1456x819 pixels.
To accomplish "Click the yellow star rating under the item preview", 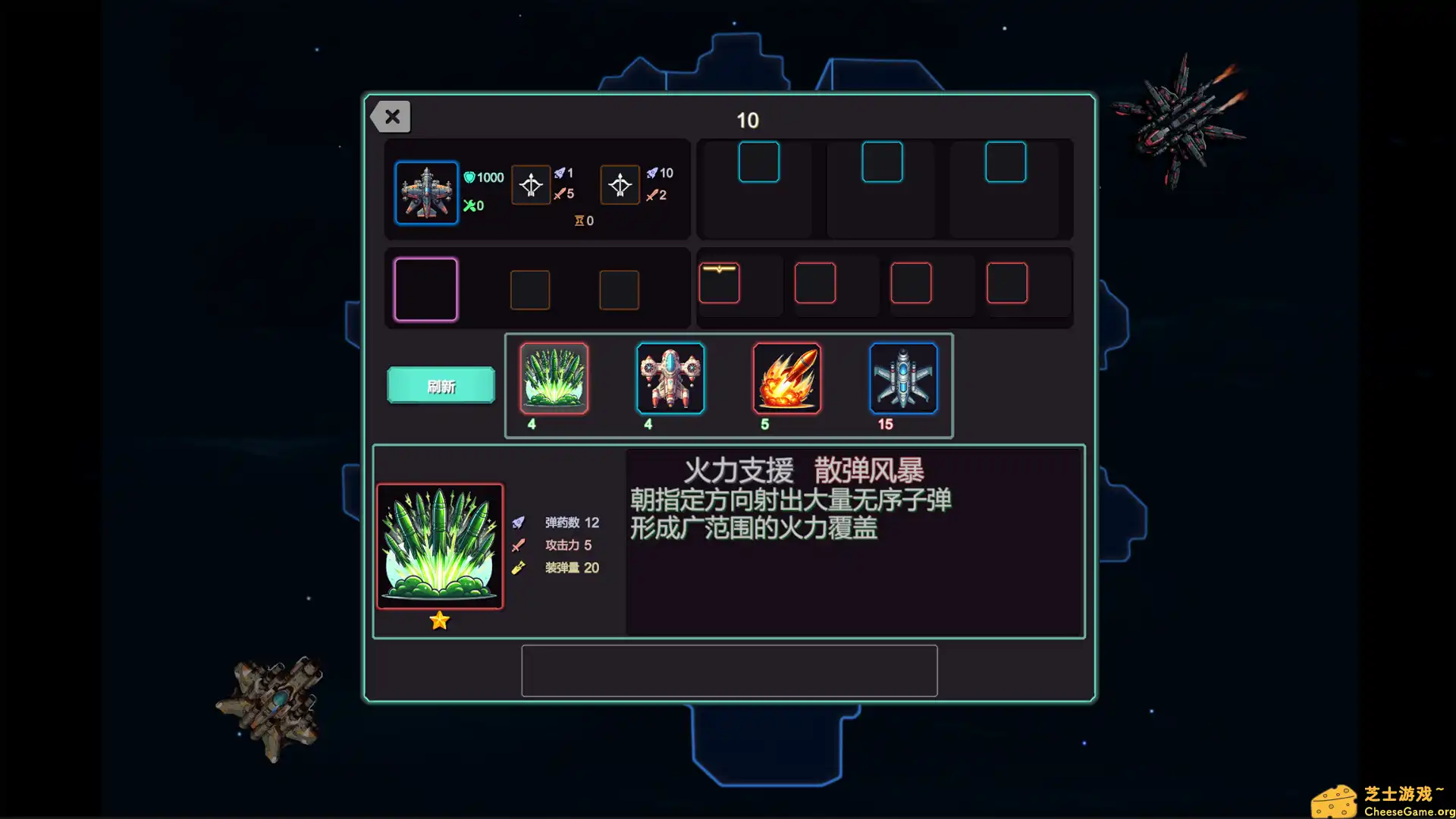I will (440, 620).
